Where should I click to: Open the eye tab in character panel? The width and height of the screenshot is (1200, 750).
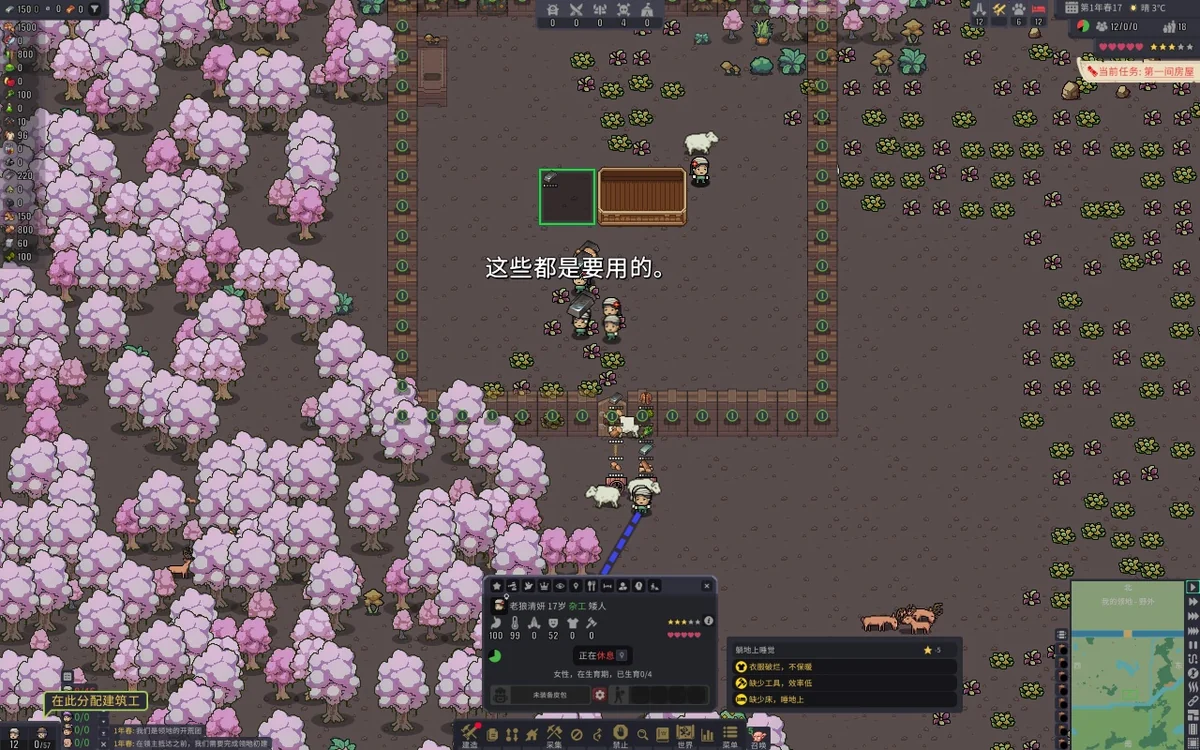click(560, 586)
